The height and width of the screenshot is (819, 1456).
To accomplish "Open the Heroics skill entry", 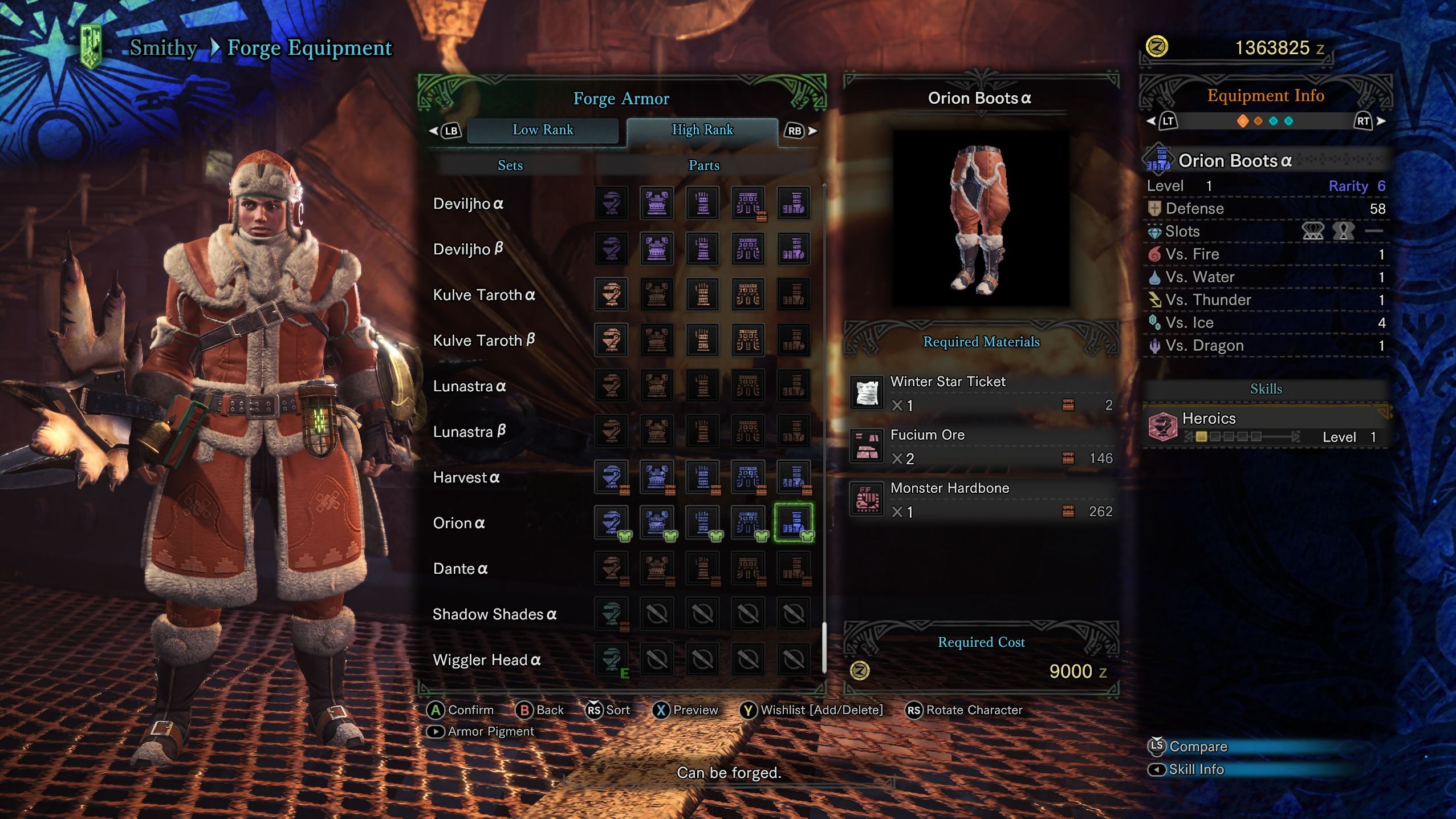I will click(1266, 427).
